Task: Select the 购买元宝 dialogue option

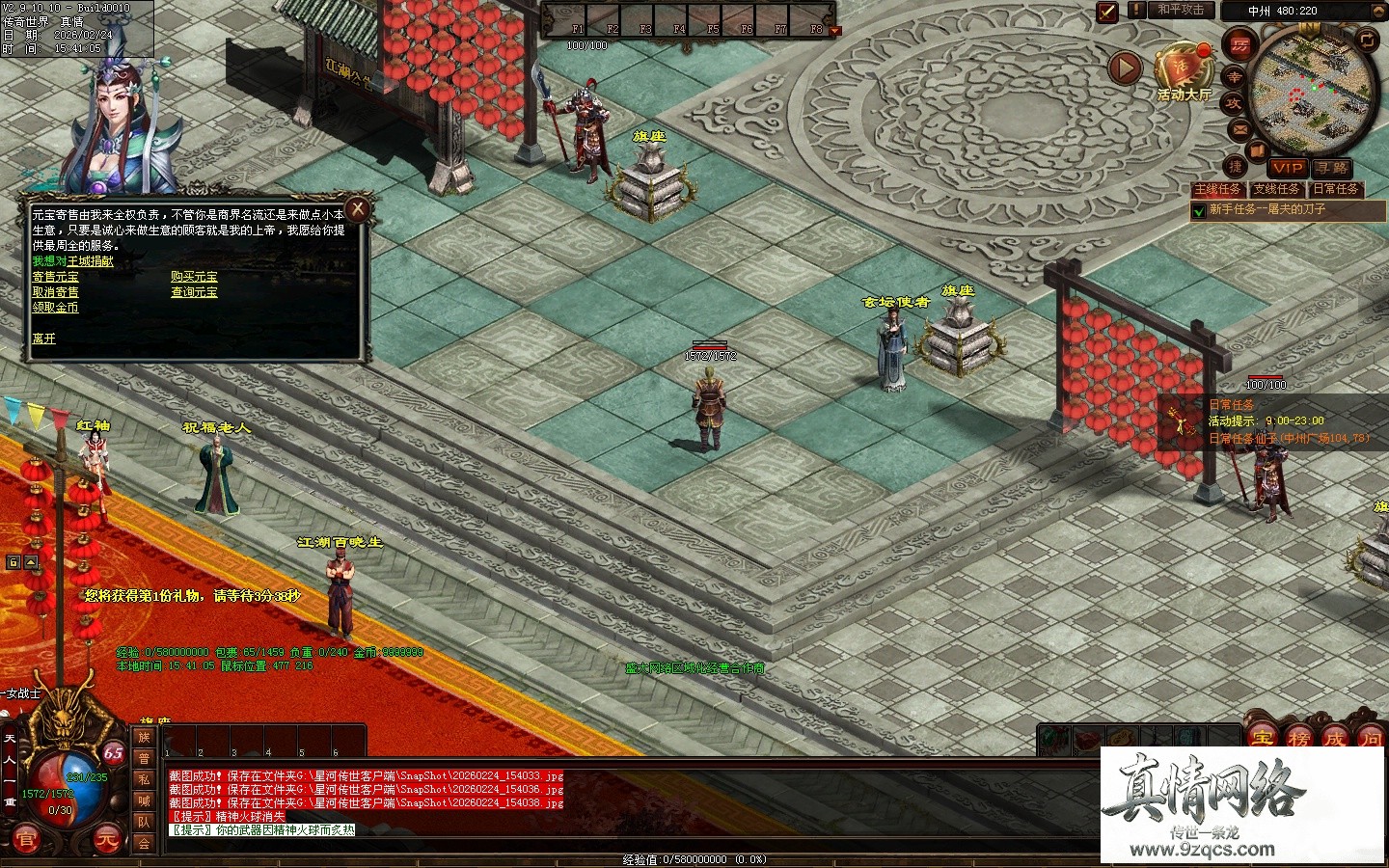Action: (x=194, y=277)
